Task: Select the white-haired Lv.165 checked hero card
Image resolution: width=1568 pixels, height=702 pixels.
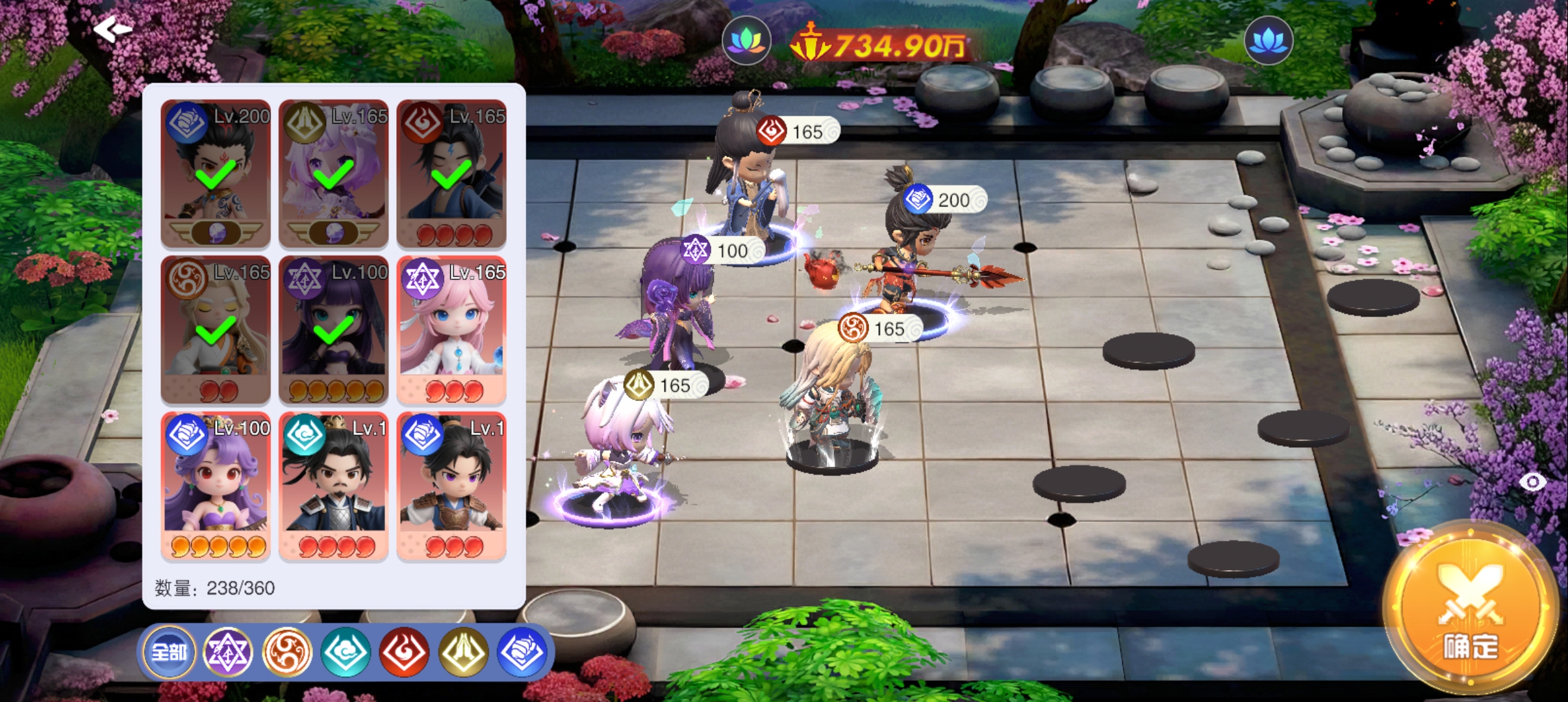Action: point(333,174)
